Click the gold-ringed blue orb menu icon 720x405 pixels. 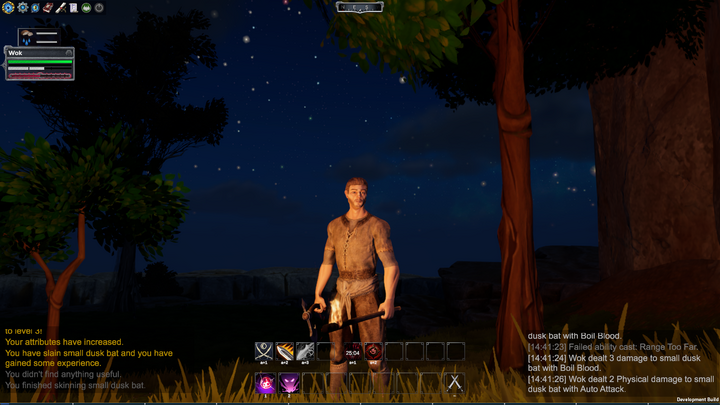7,7
